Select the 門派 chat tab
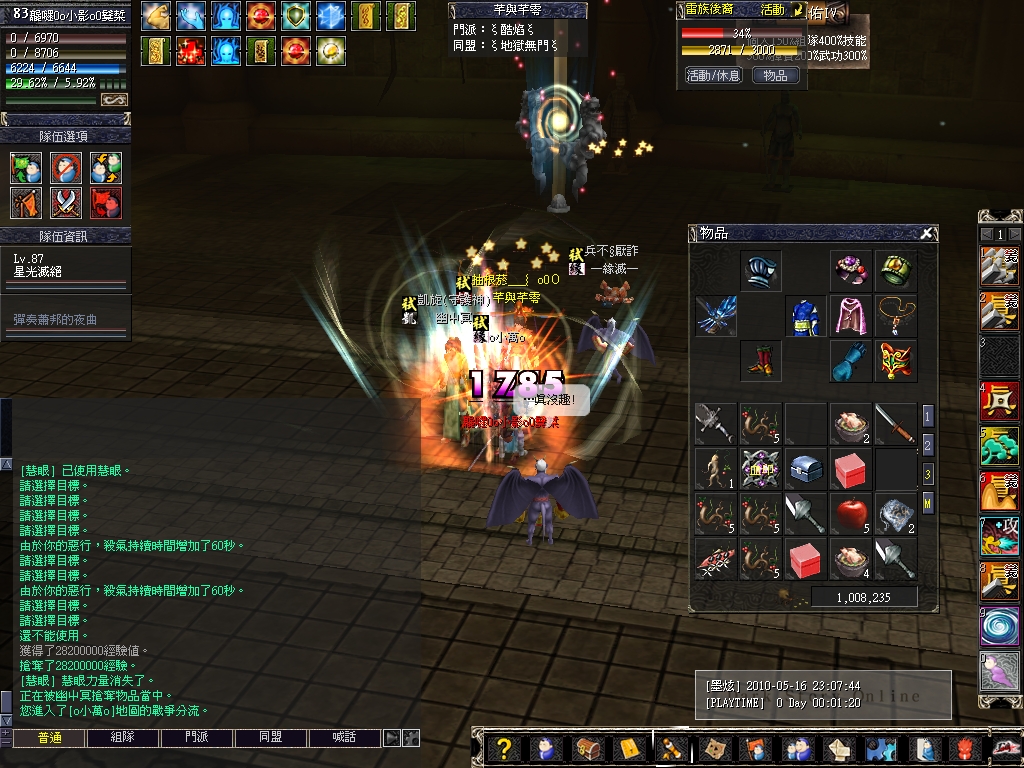This screenshot has height=768, width=1024. [x=197, y=738]
